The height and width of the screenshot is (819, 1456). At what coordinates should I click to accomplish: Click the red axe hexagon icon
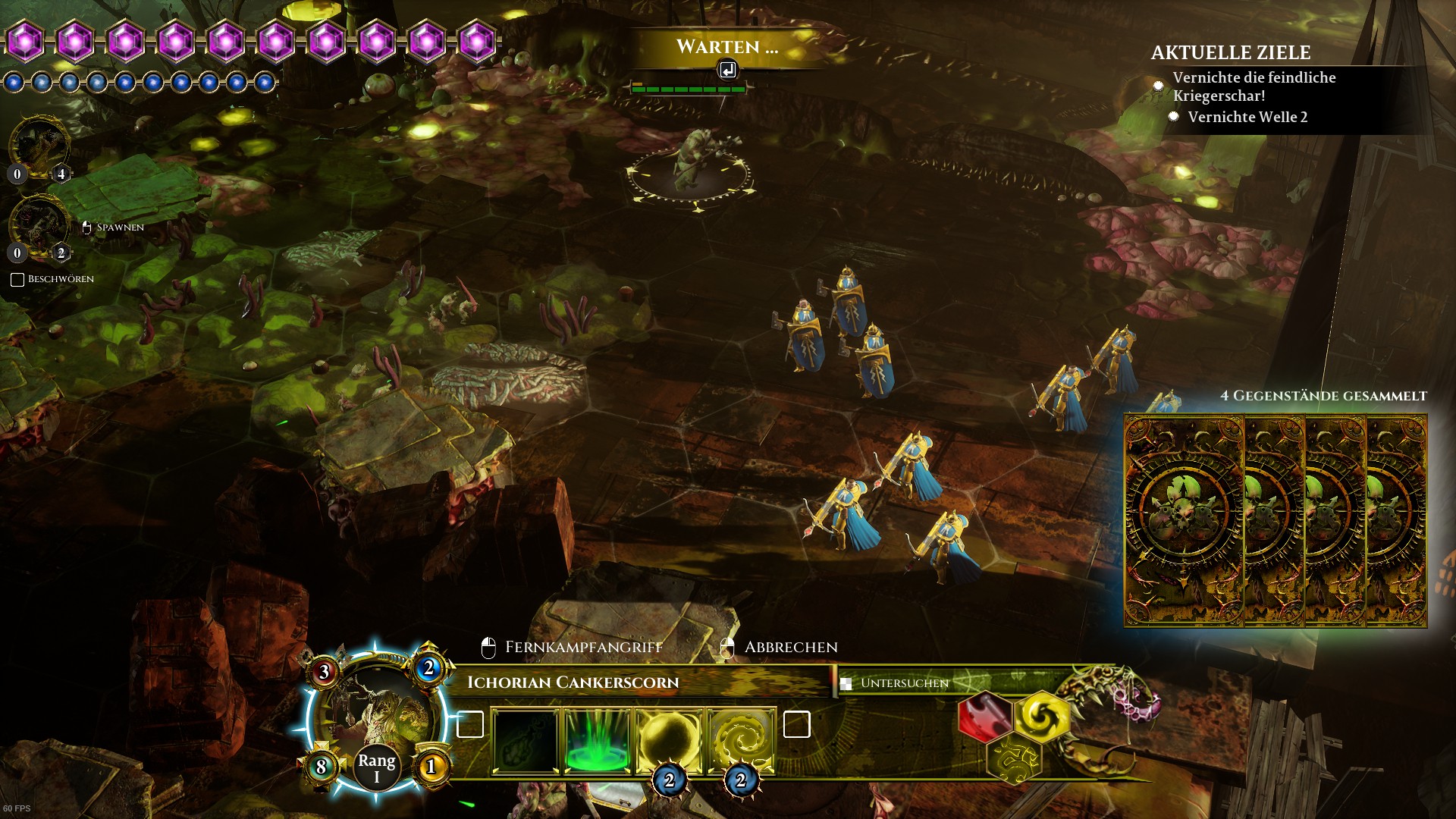tap(985, 716)
